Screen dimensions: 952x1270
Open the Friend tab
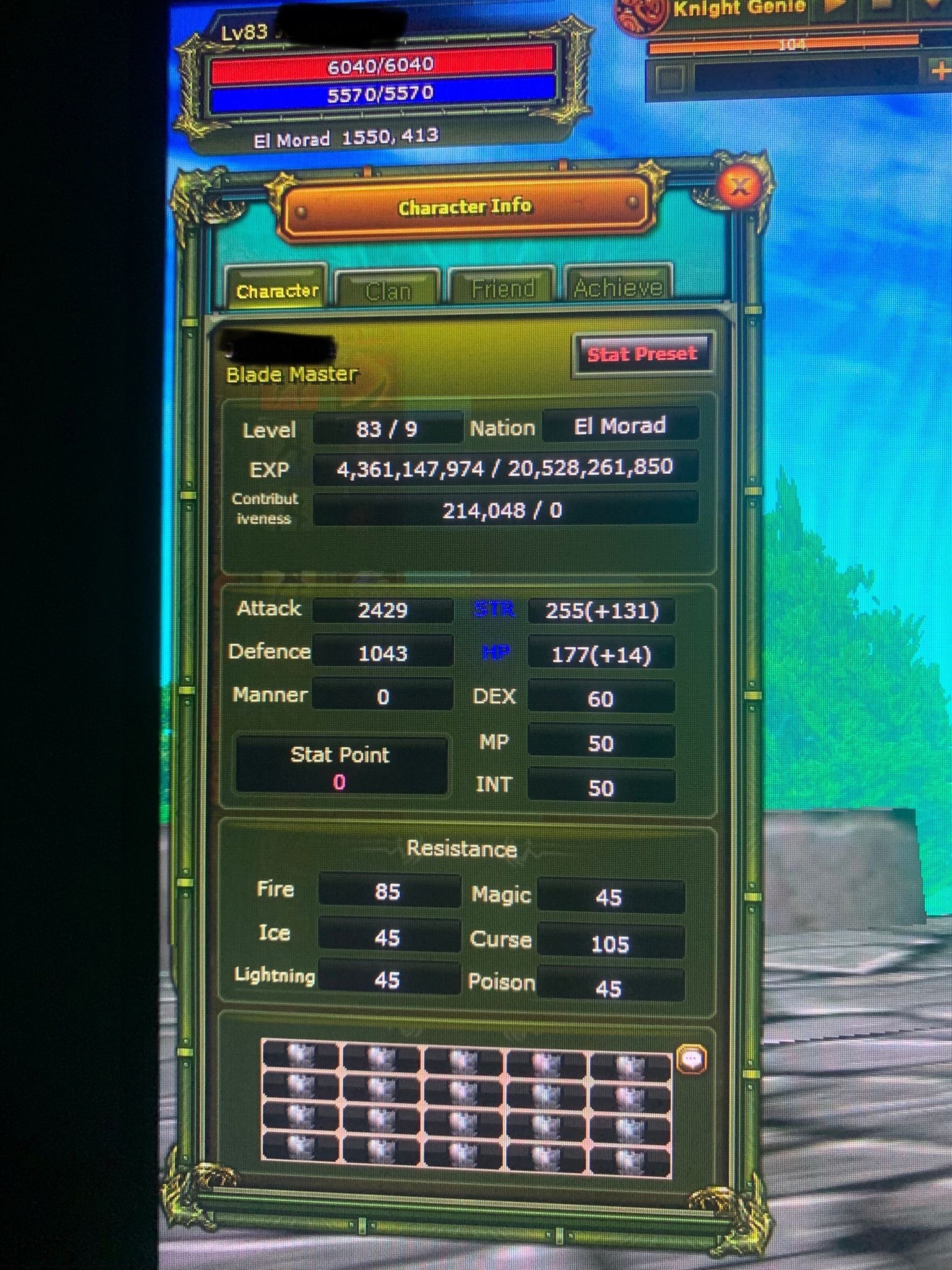coord(503,286)
